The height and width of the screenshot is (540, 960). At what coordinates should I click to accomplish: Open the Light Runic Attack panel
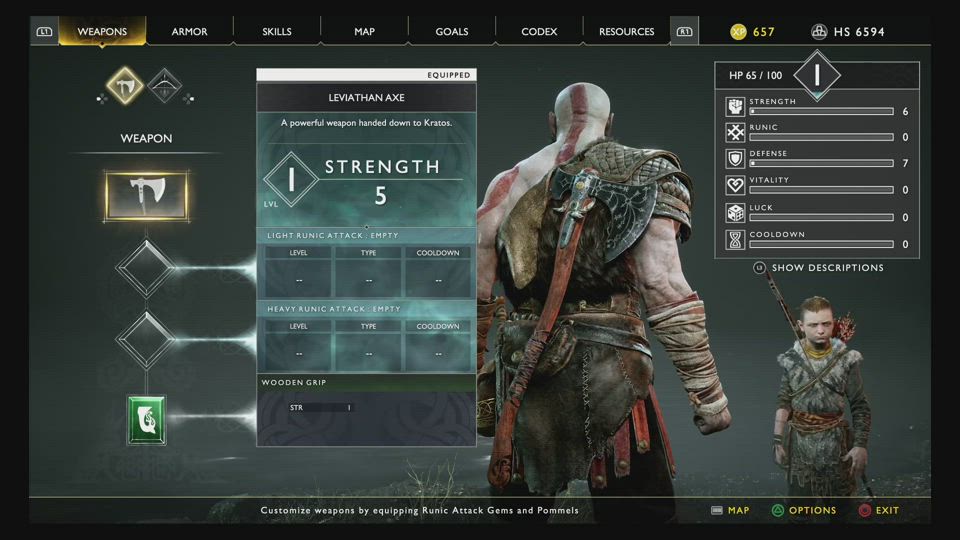point(366,264)
